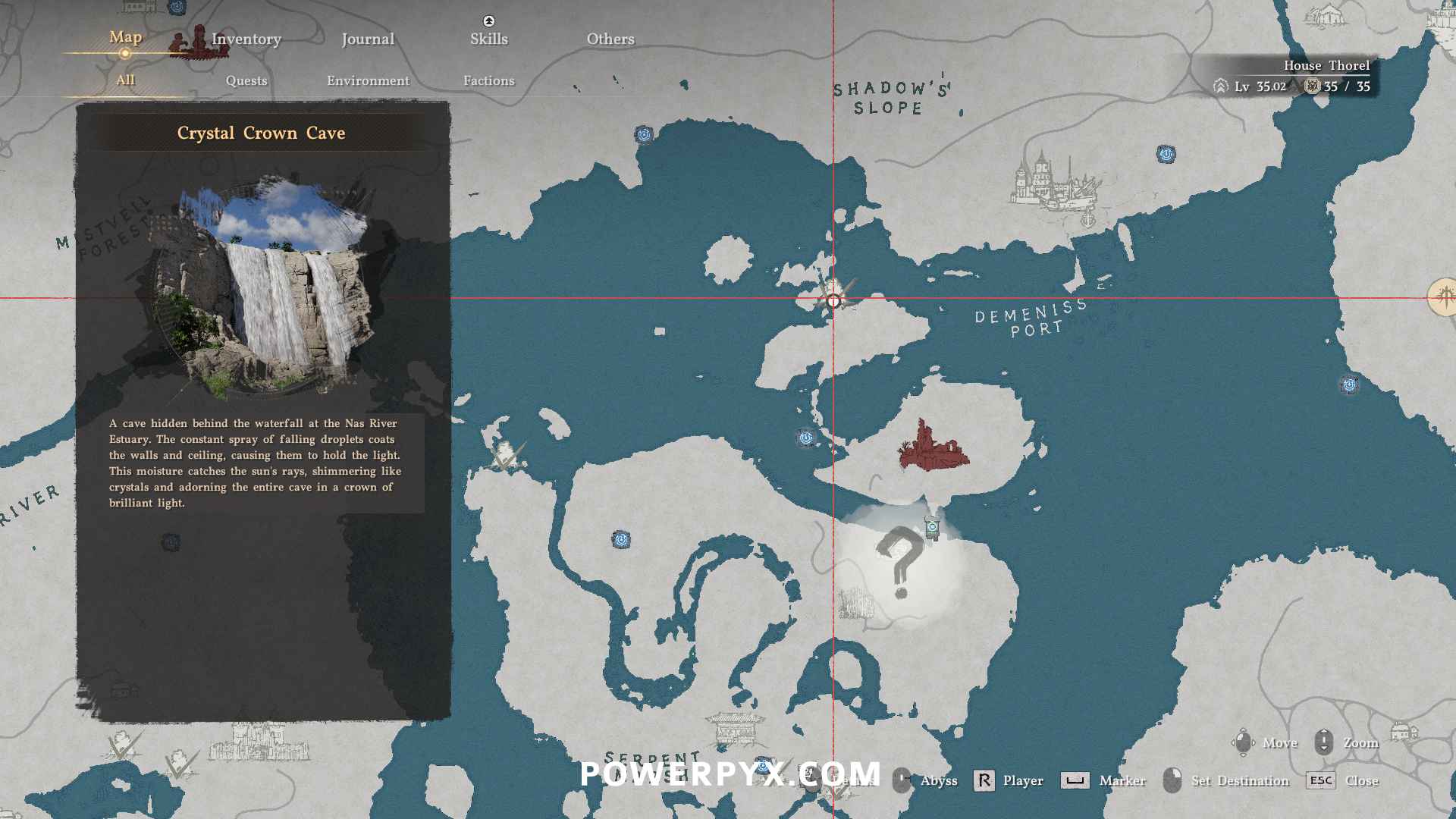
Task: Select the question mark undiscovered location marker
Action: point(900,563)
